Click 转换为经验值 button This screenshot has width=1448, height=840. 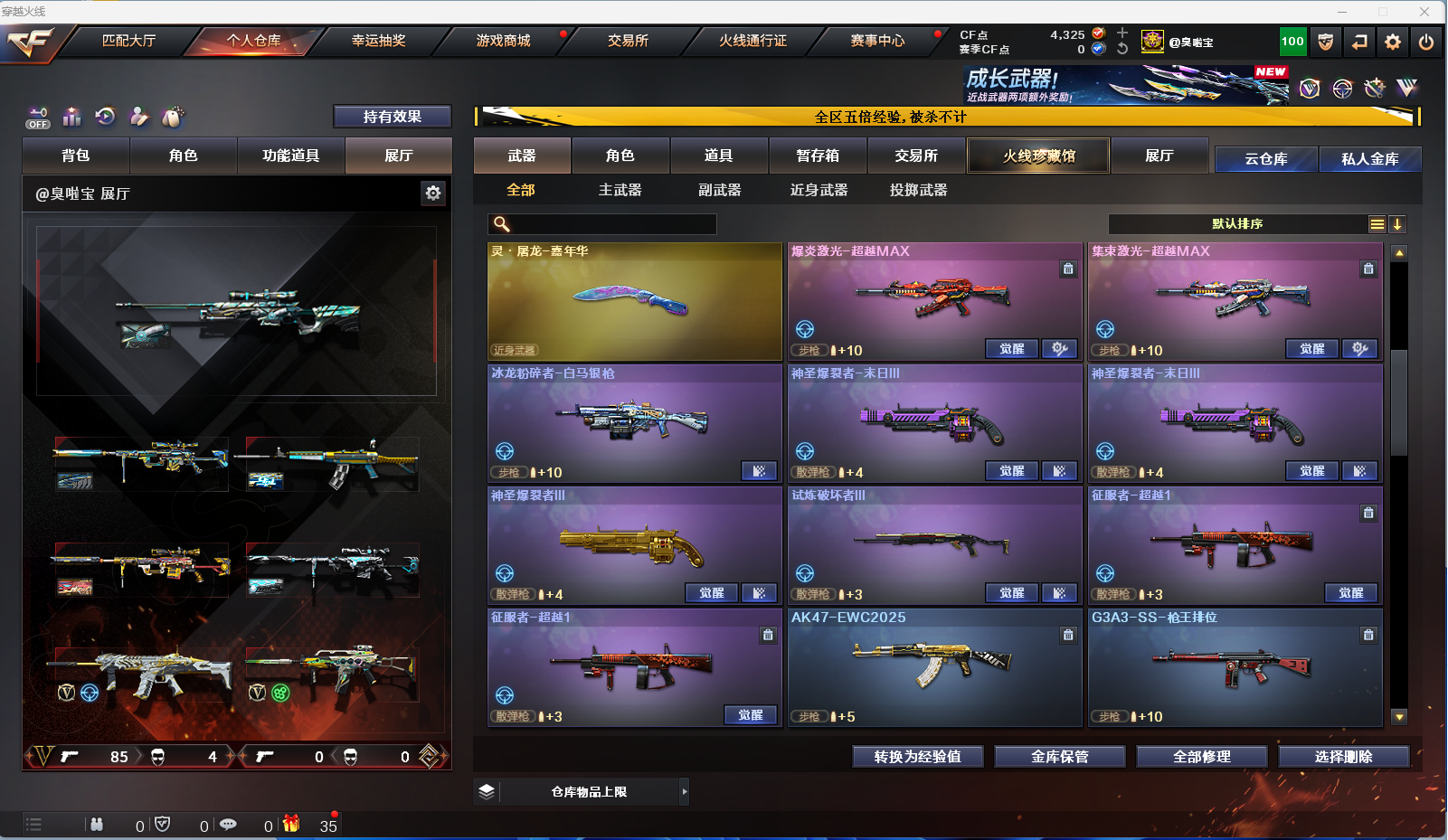click(x=917, y=757)
